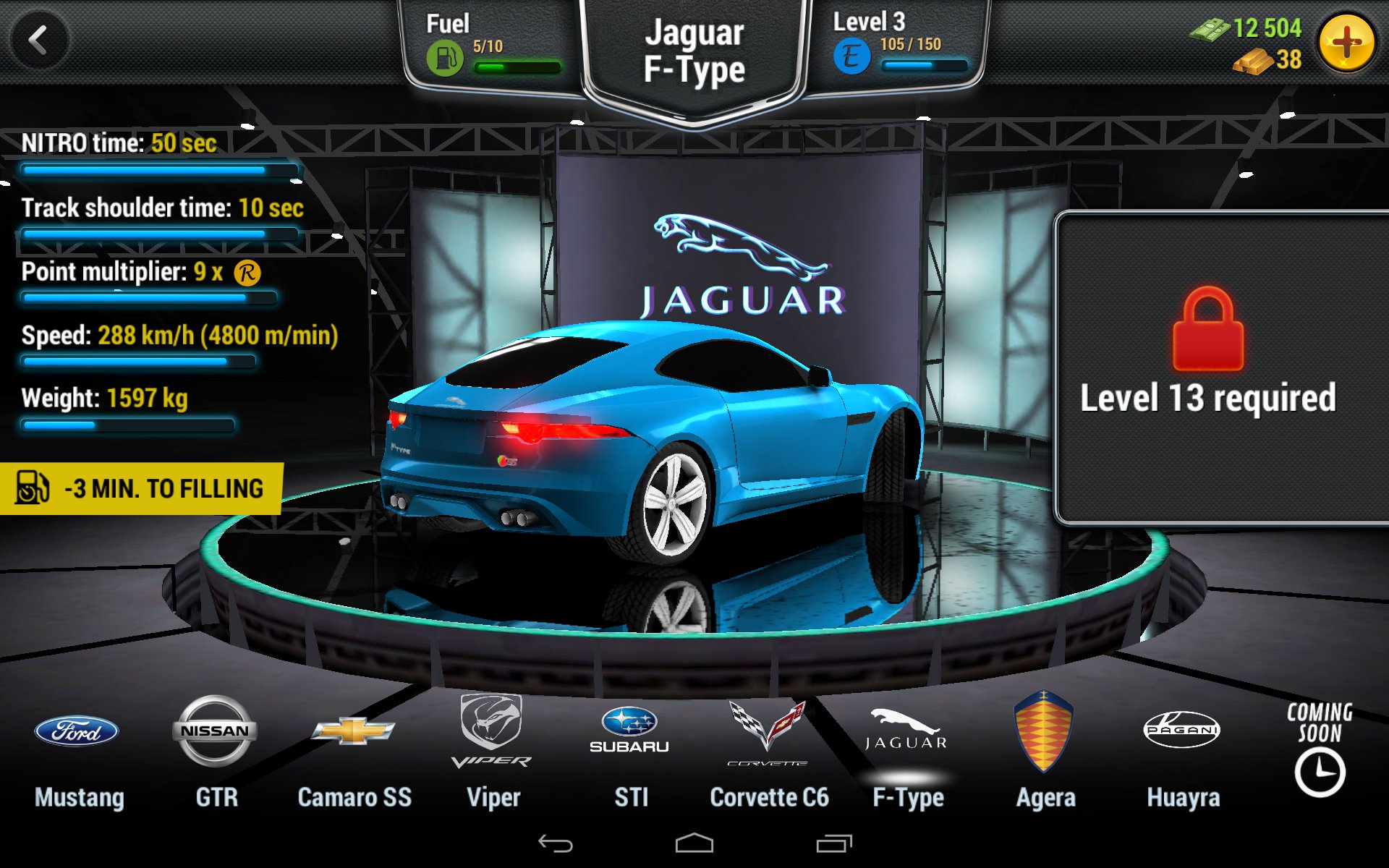Open the fuel pump icon in header
The height and width of the screenshot is (868, 1389).
[x=444, y=58]
